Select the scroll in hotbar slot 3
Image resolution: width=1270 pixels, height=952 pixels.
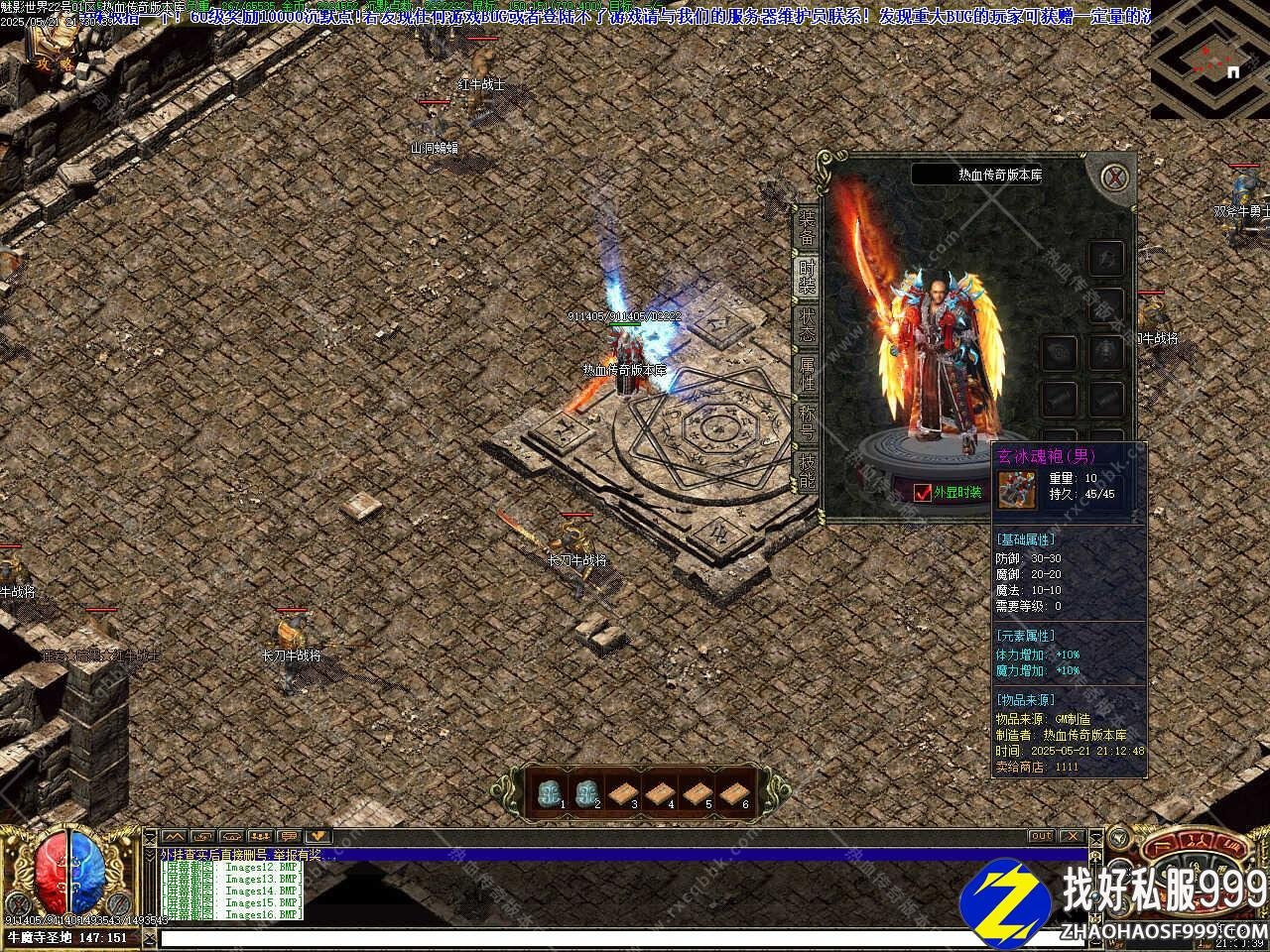tap(622, 792)
